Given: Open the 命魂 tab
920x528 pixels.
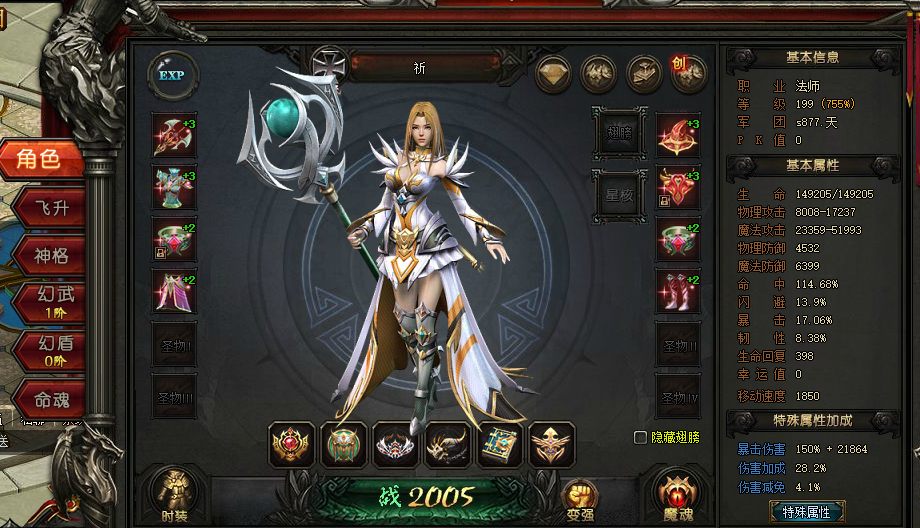Looking at the screenshot, I should [x=50, y=399].
